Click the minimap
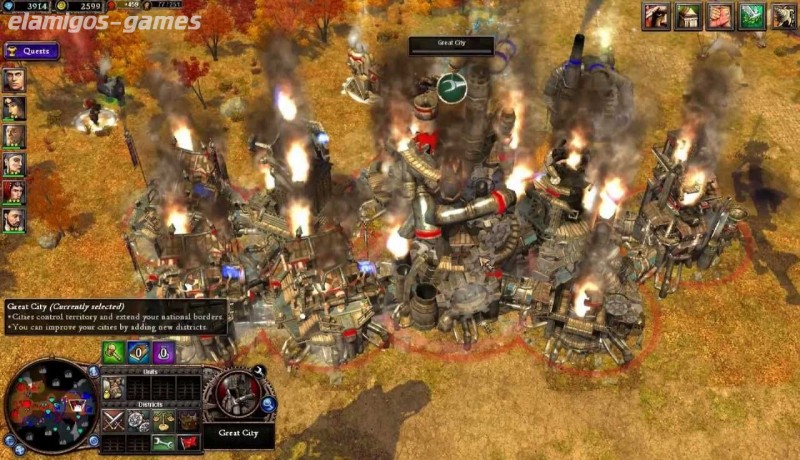This screenshot has height=460, width=800. pyautogui.click(x=50, y=404)
